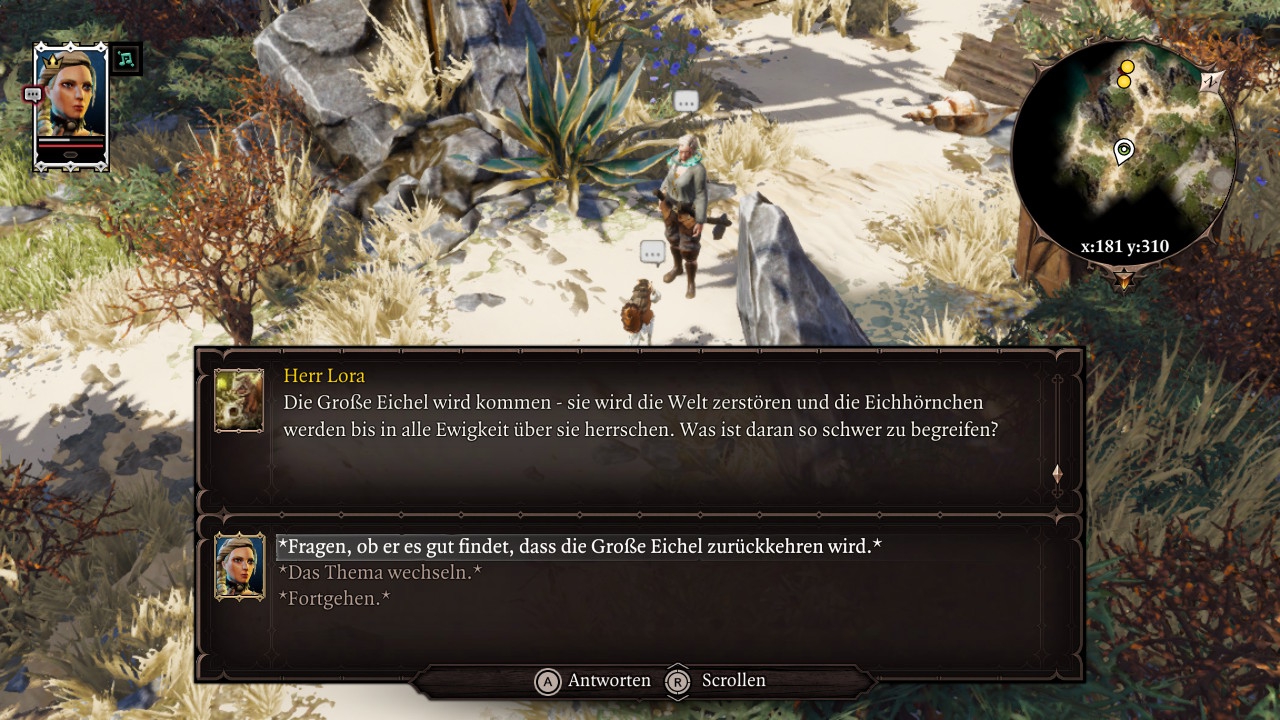
Task: Click Herr Lora's squirrel speaker portrait
Action: (x=239, y=401)
